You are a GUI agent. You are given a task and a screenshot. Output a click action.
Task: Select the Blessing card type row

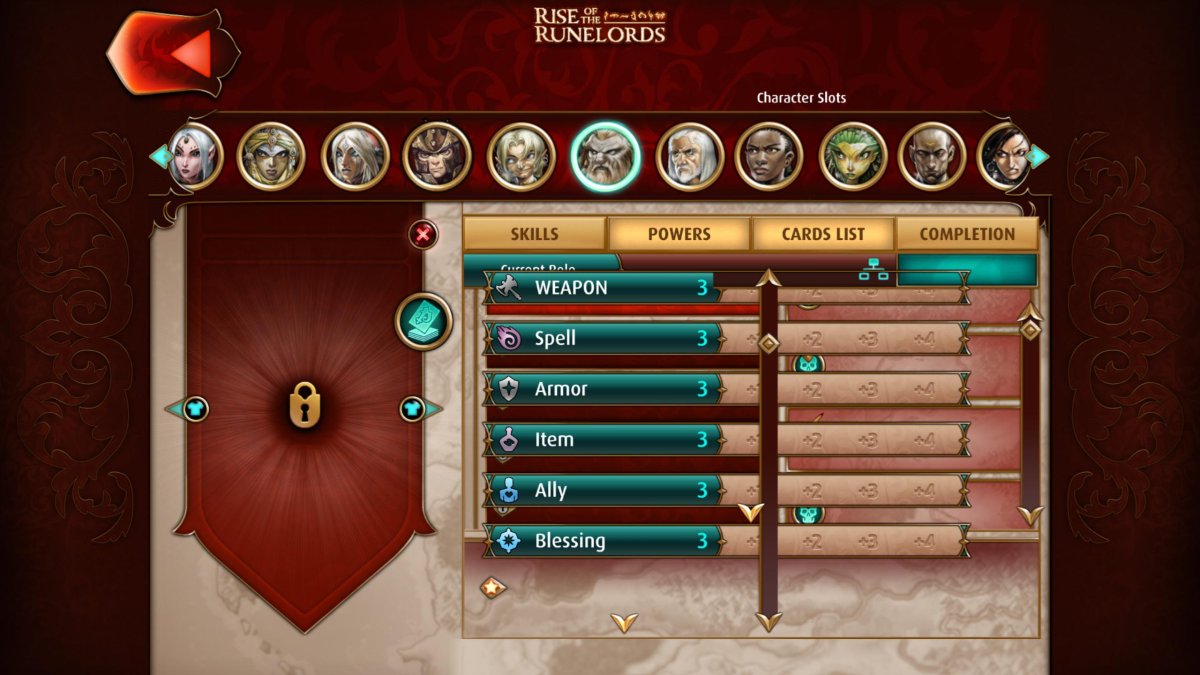602,541
